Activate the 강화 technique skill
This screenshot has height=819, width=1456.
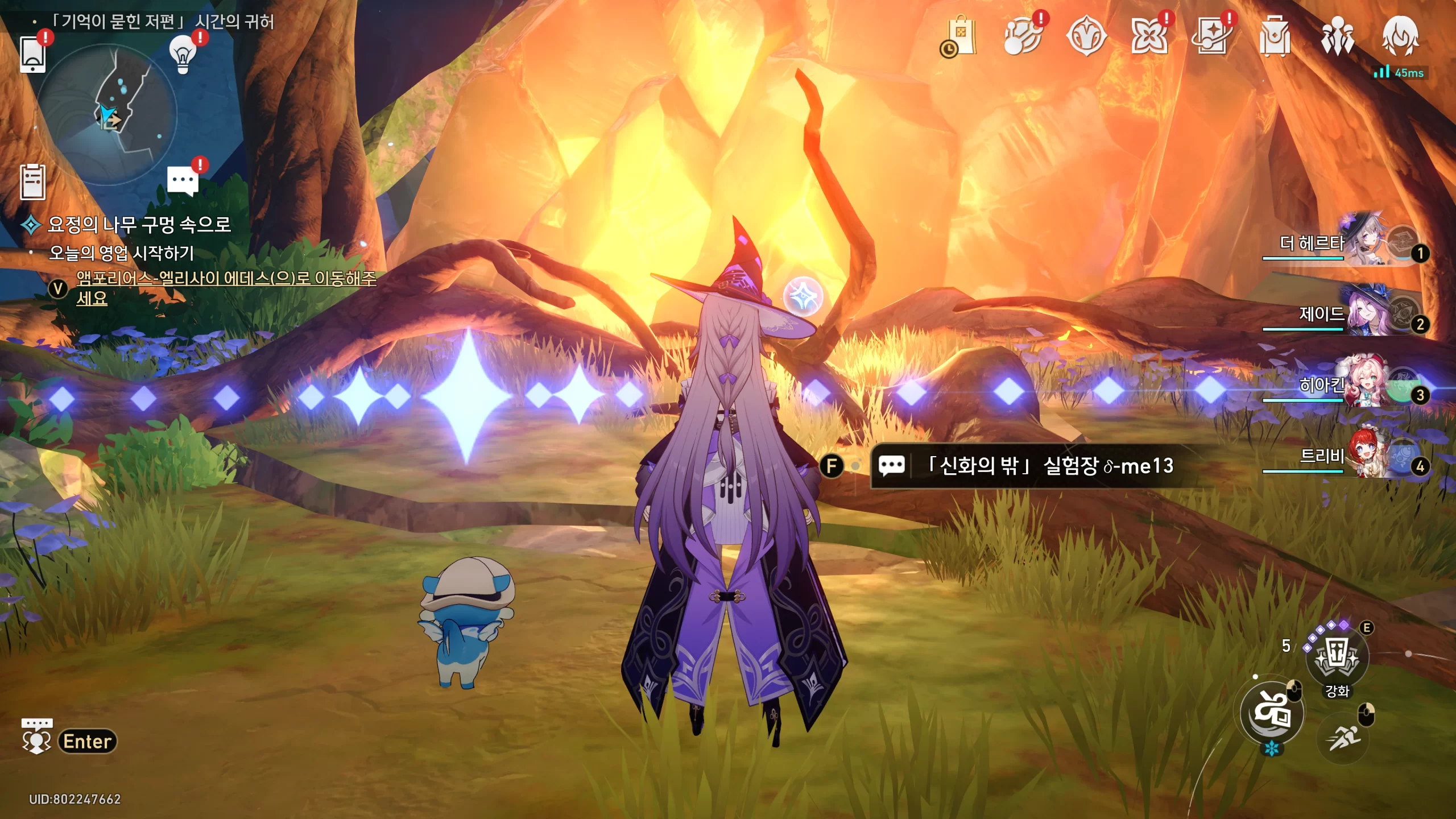[x=1337, y=657]
